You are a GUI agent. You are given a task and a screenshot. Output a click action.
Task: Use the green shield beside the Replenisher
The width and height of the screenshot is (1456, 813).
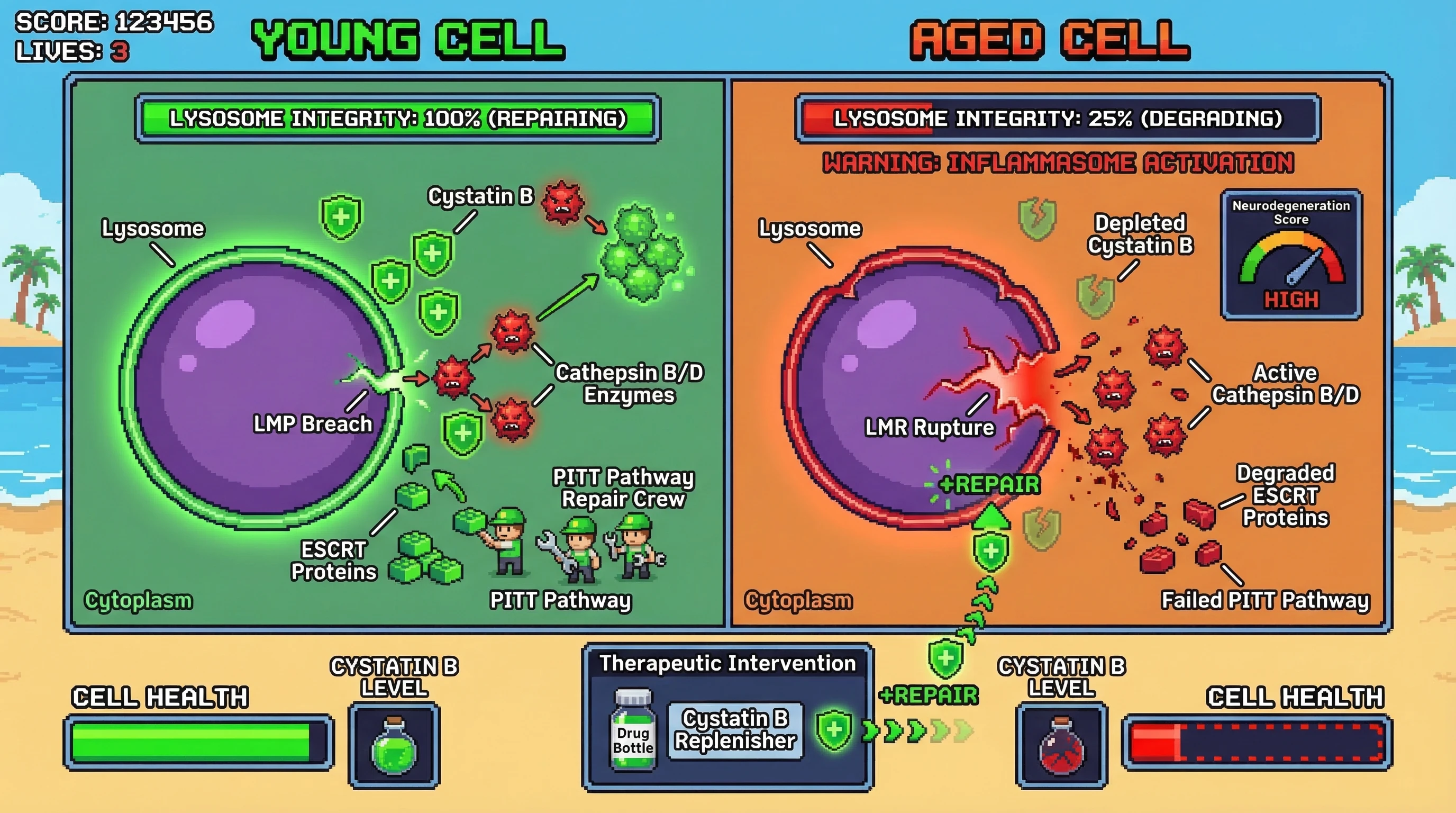pyautogui.click(x=834, y=730)
